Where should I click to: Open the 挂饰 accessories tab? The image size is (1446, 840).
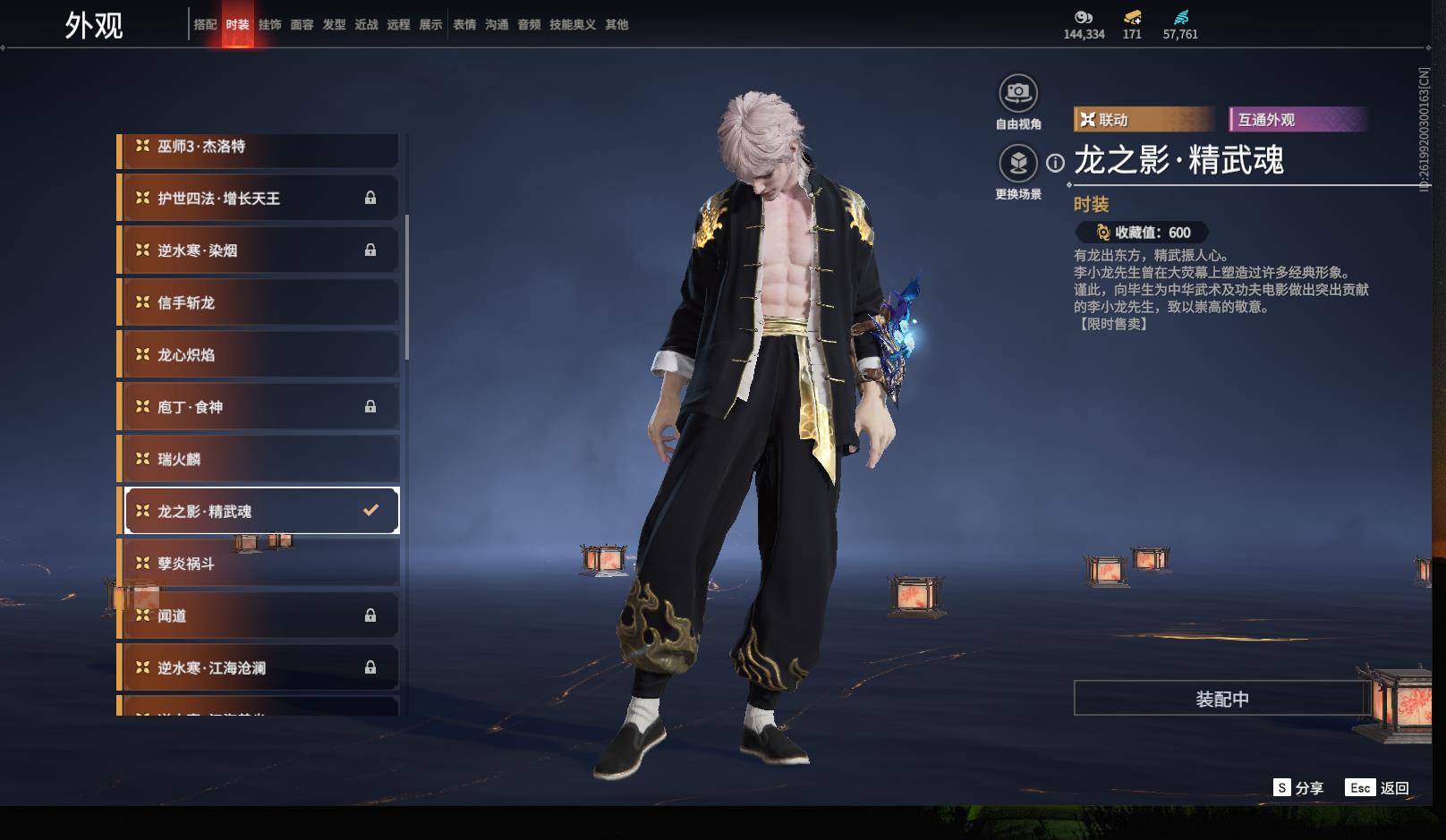click(x=269, y=25)
